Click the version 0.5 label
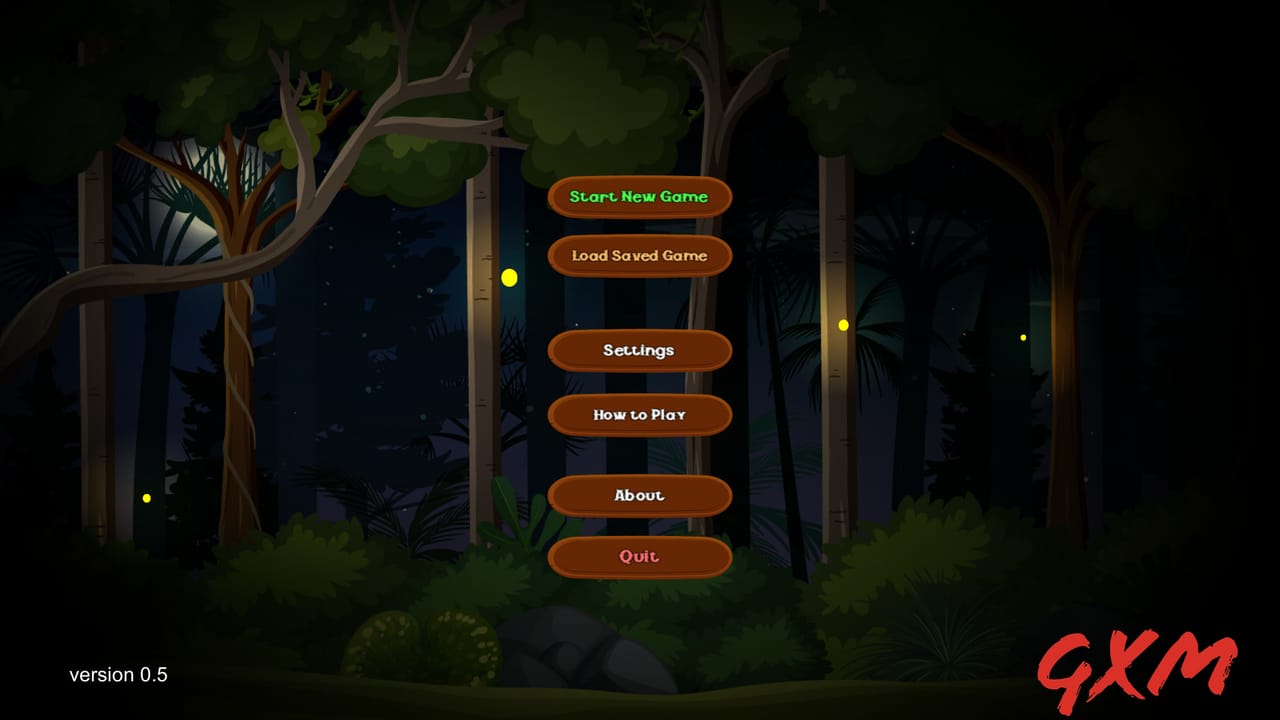This screenshot has height=720, width=1280. click(x=119, y=675)
